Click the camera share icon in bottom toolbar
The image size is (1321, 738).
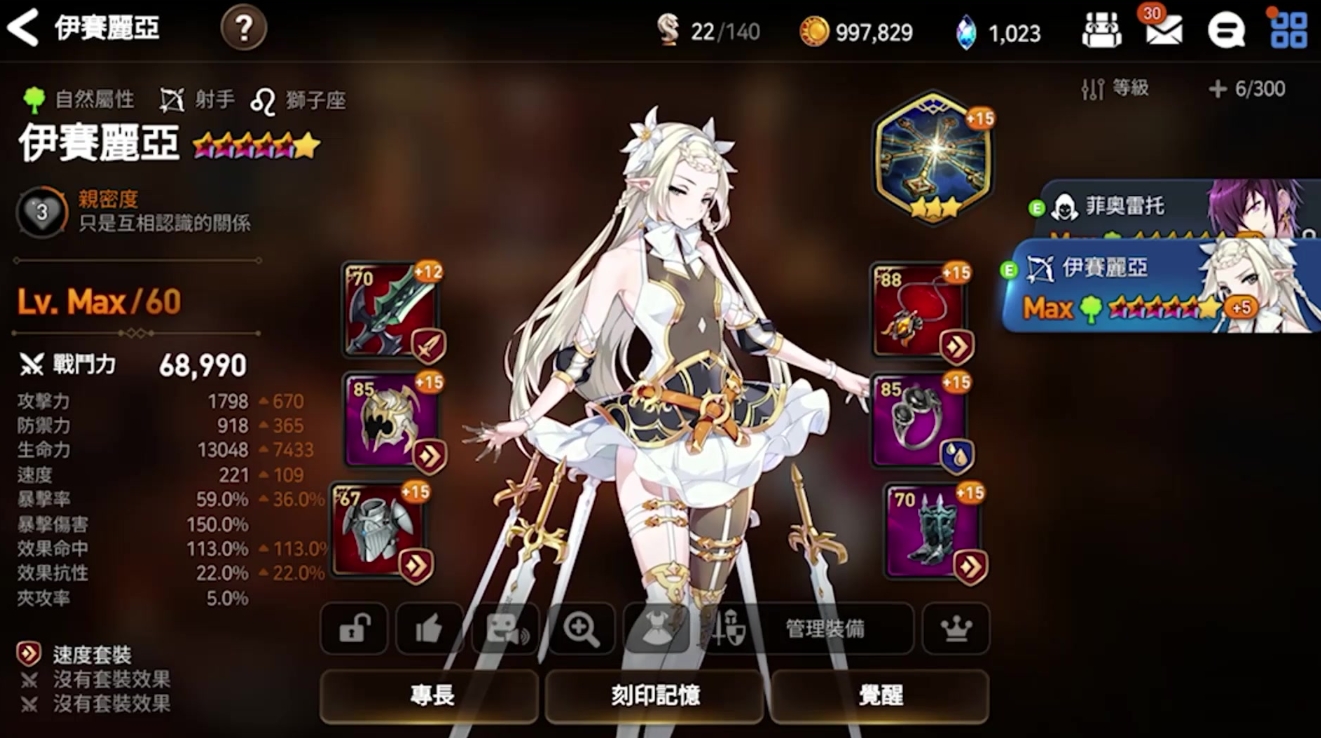[x=505, y=630]
